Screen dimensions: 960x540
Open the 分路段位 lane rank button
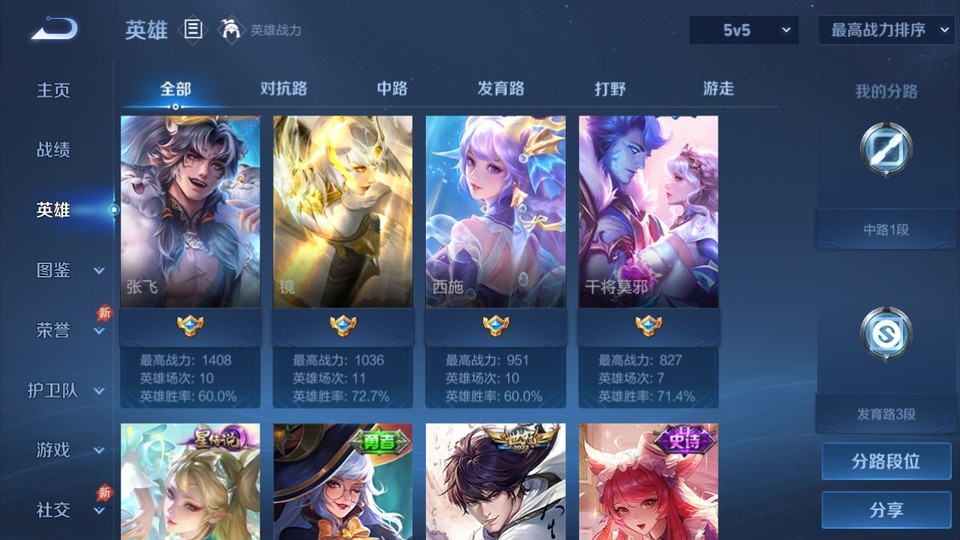click(x=886, y=462)
